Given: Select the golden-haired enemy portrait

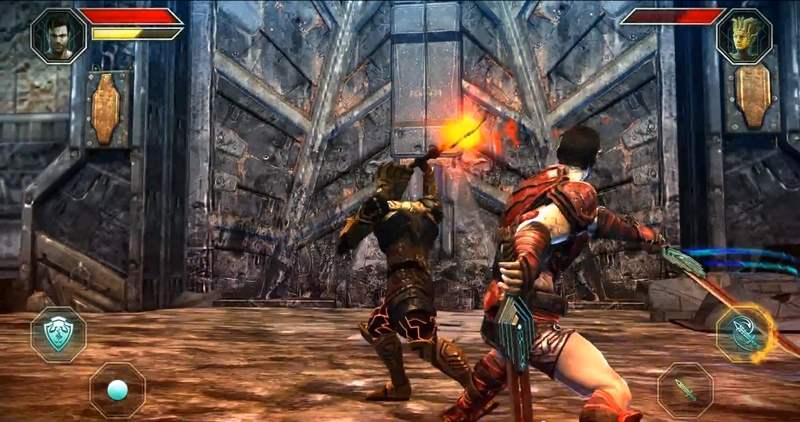Looking at the screenshot, I should (x=743, y=36).
